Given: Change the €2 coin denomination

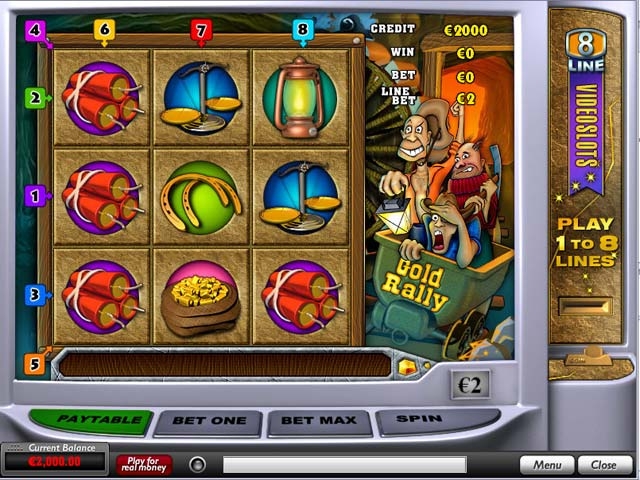Looking at the screenshot, I should tap(469, 385).
